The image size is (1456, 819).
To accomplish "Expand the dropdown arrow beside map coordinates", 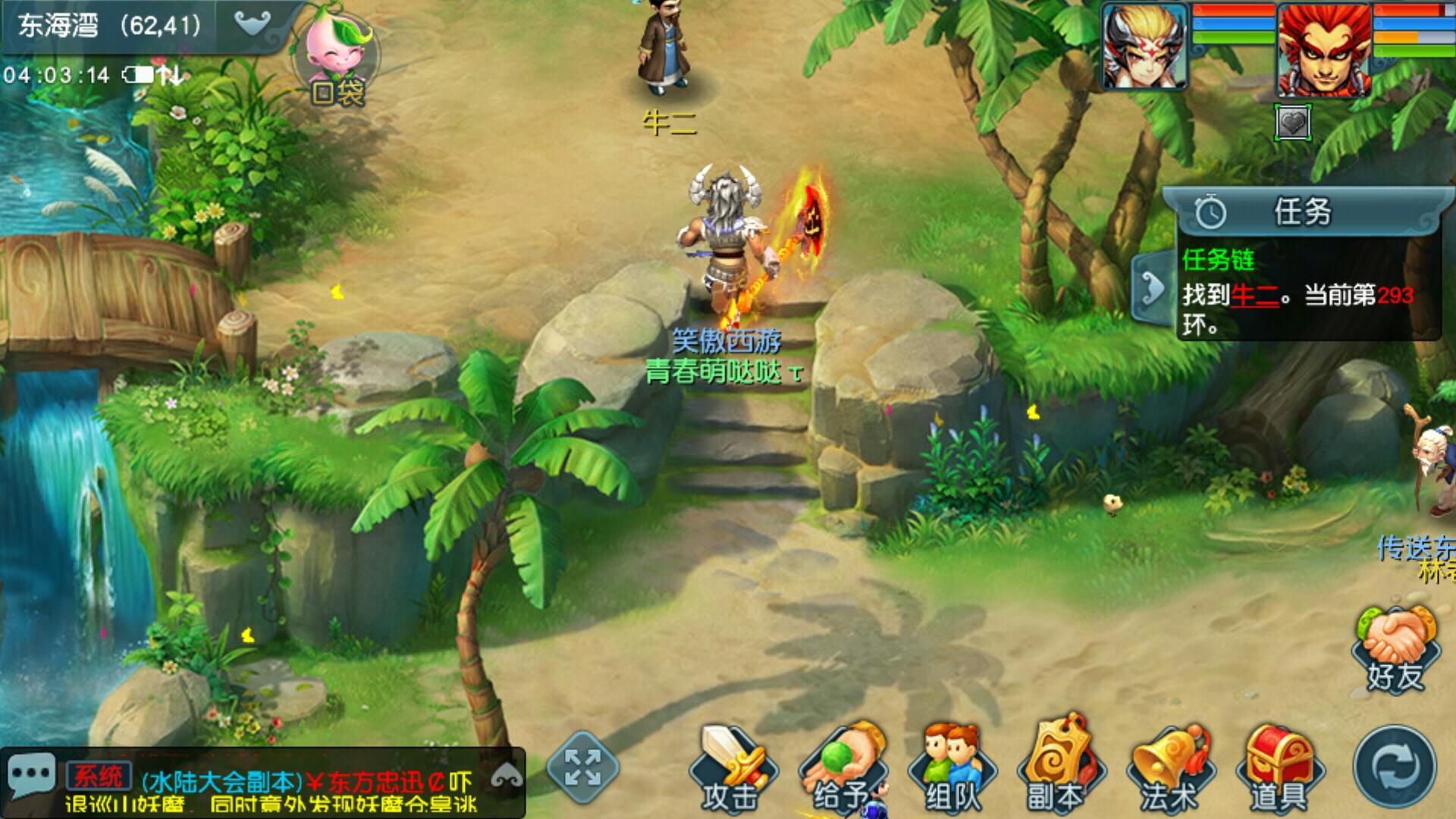I will [x=252, y=24].
